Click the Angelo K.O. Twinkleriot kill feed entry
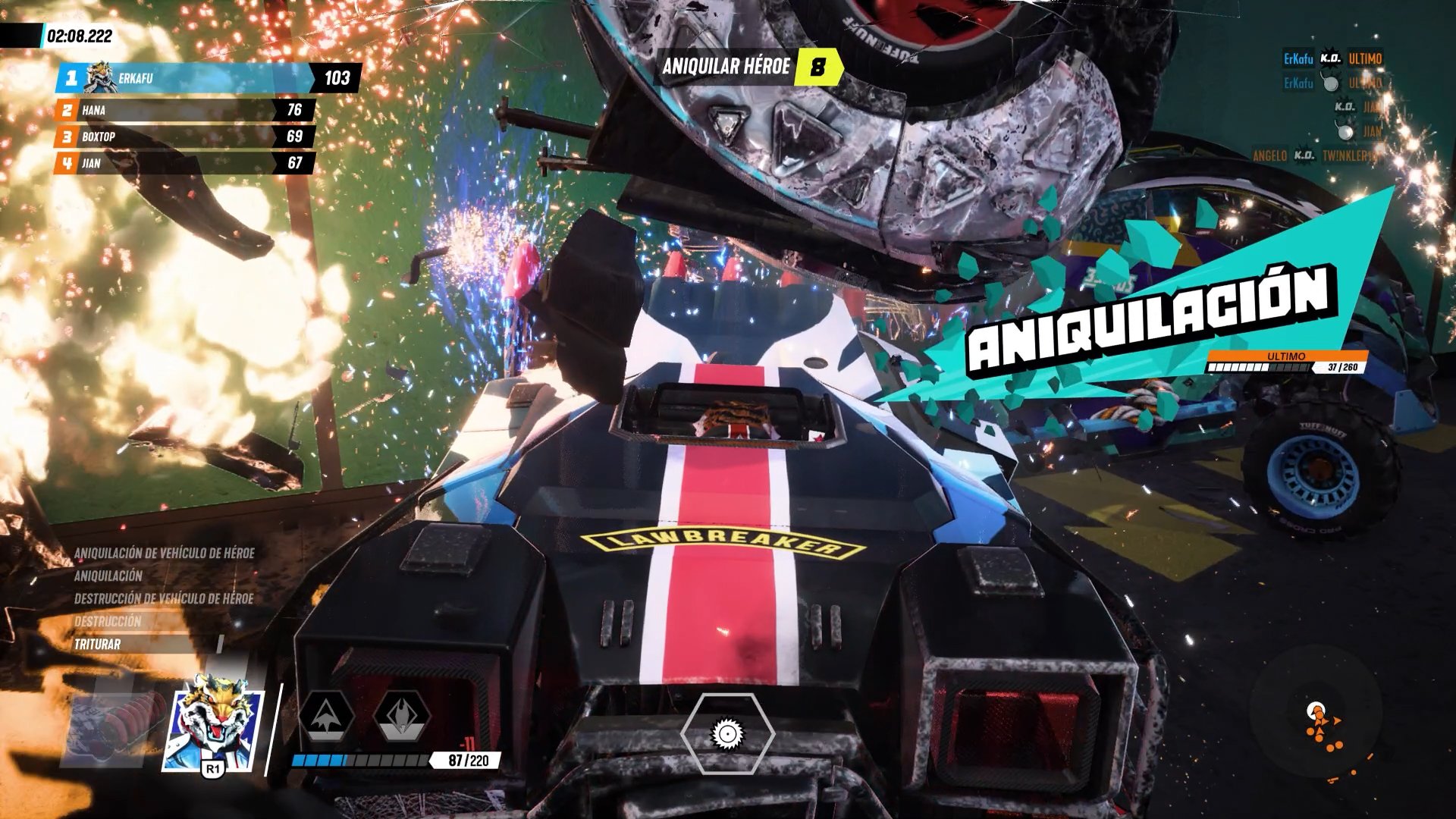1456x819 pixels. pyautogui.click(x=1316, y=155)
